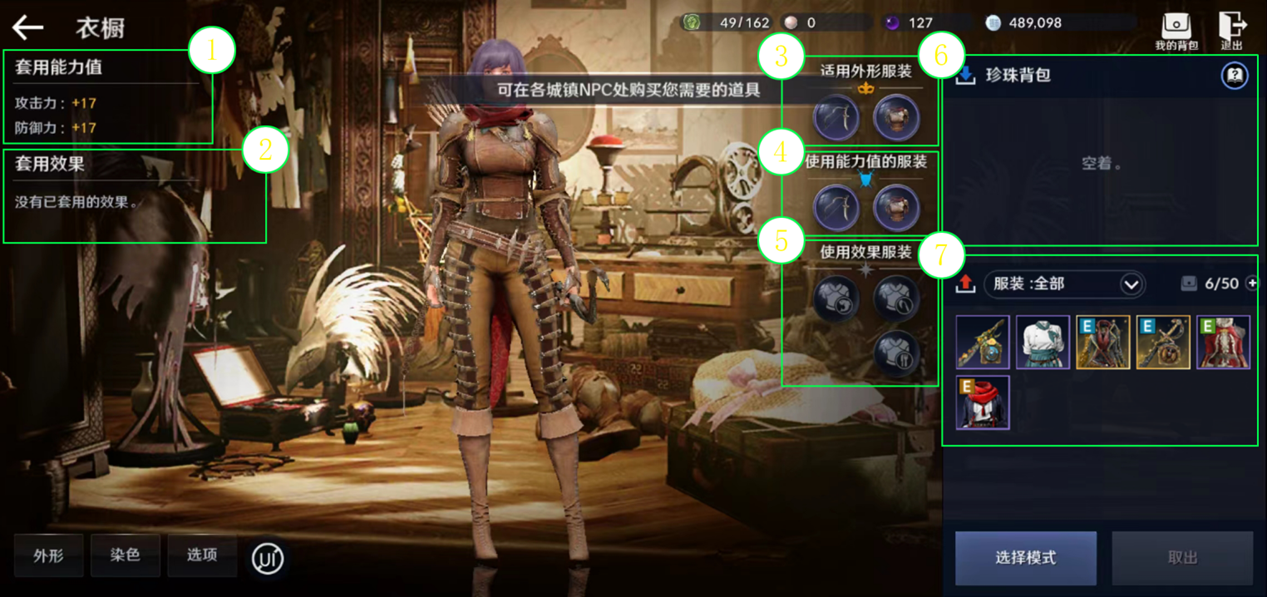Click the 选择模式 selection mode button
This screenshot has width=1267, height=597.
pyautogui.click(x=1025, y=557)
